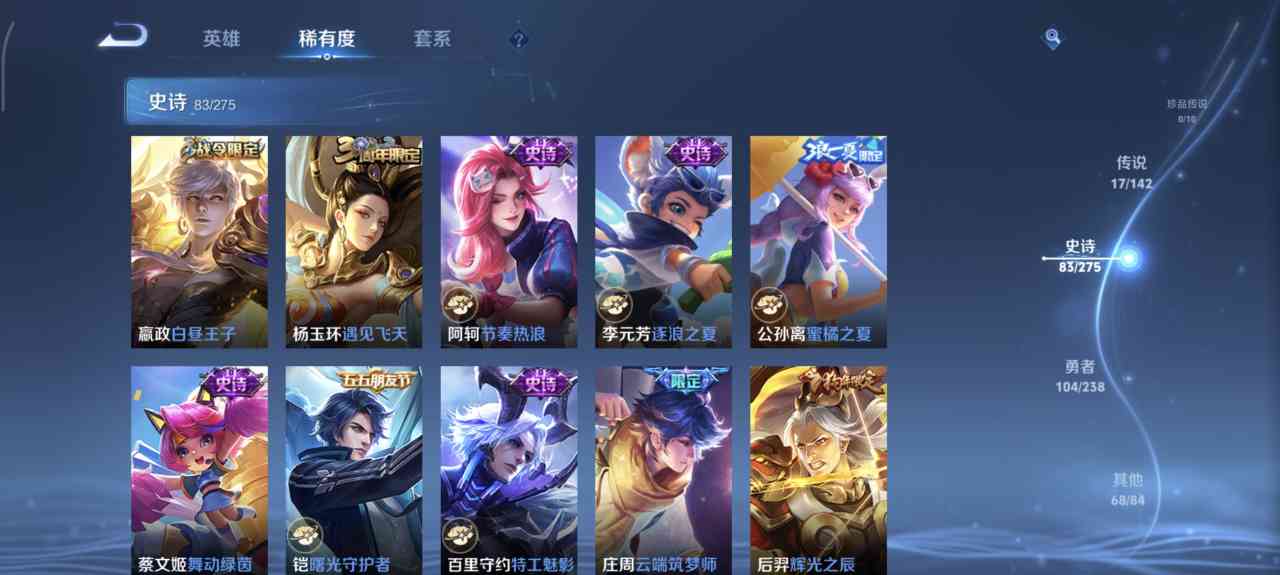
Task: Jump to the 勇者 rarity section
Action: coord(1080,375)
